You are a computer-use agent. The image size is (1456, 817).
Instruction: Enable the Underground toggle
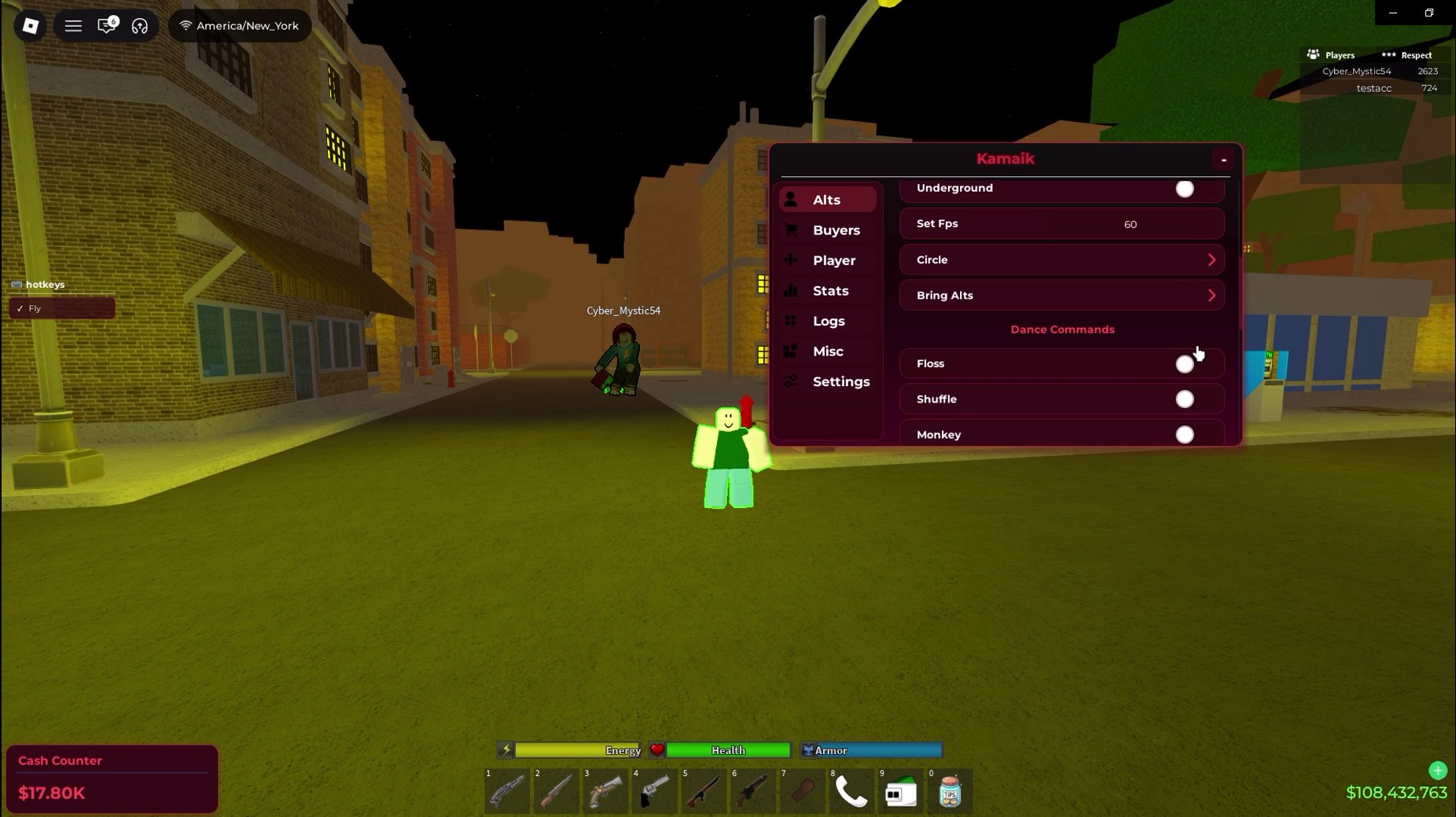click(1185, 189)
